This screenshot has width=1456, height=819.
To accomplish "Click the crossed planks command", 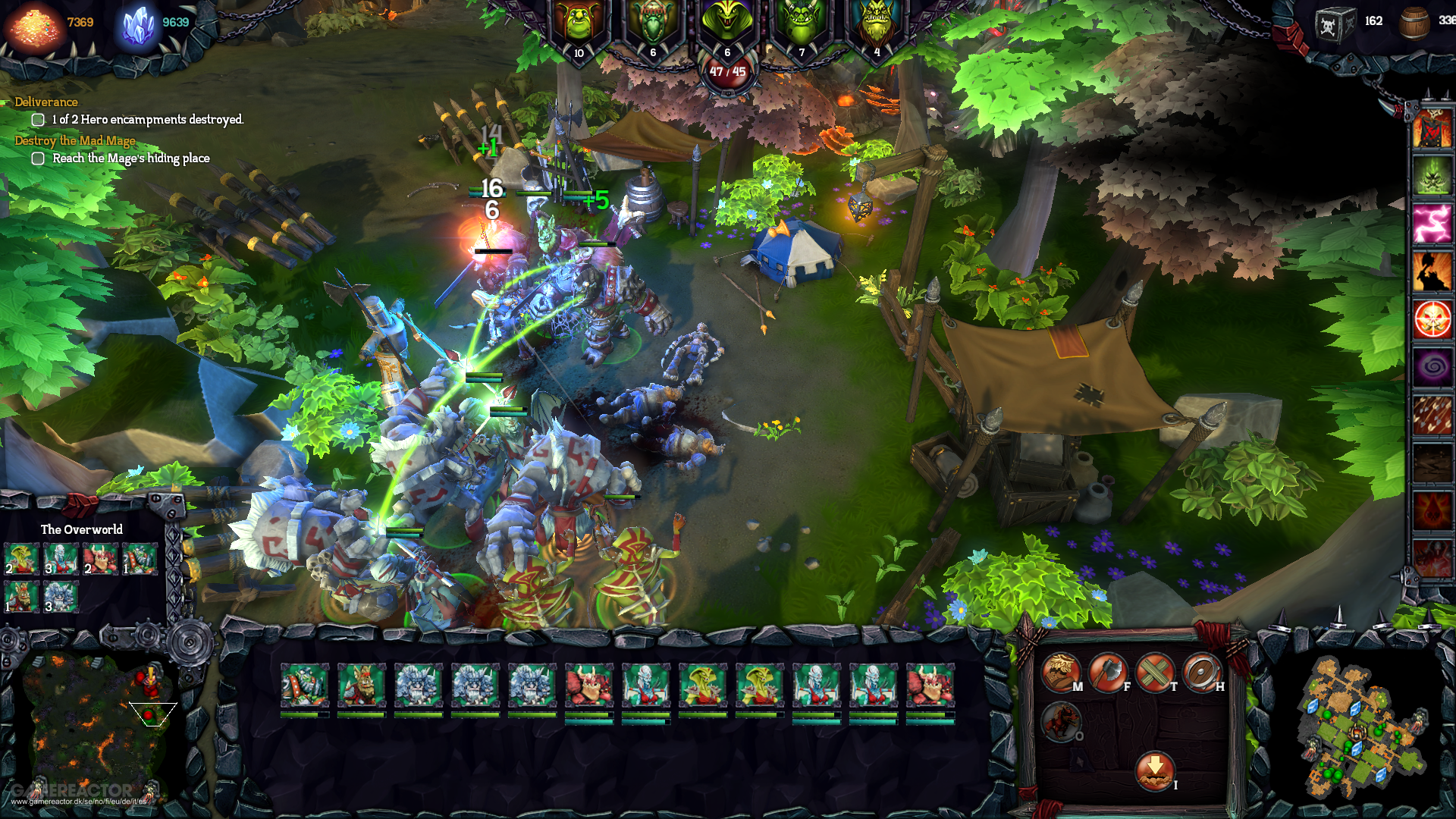I will (1155, 672).
